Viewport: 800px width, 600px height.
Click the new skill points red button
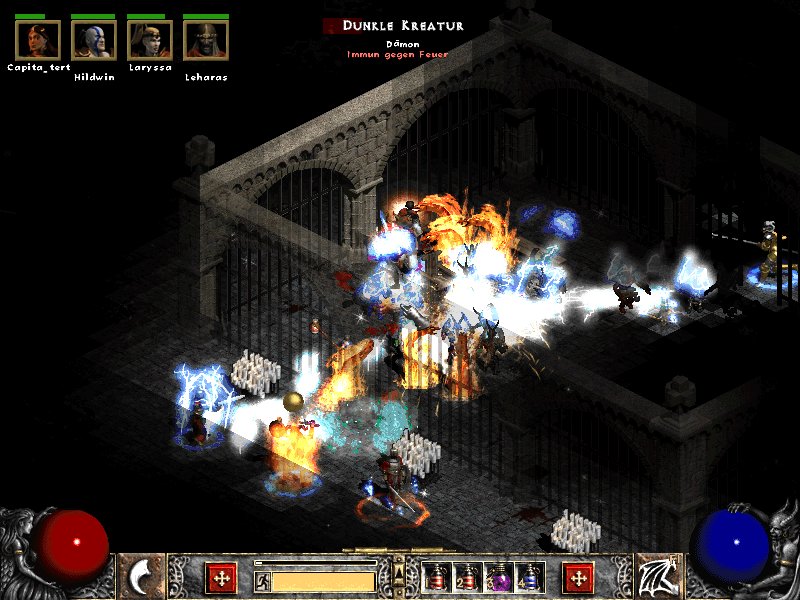[578, 577]
